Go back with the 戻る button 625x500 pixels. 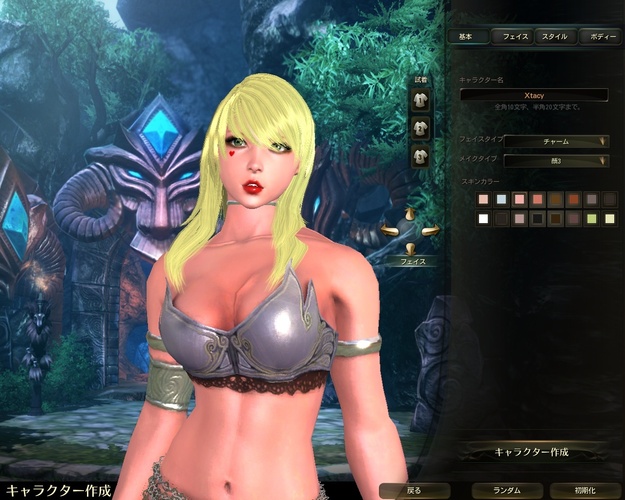pyautogui.click(x=415, y=491)
